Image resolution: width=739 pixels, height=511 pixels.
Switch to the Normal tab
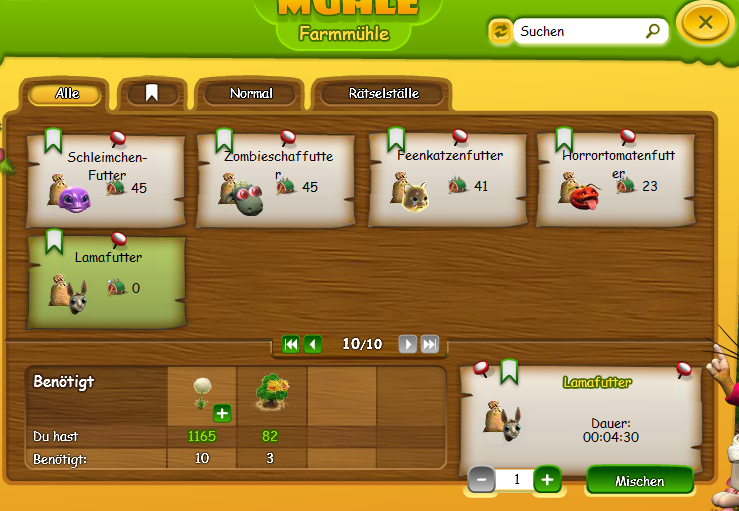[x=251, y=94]
